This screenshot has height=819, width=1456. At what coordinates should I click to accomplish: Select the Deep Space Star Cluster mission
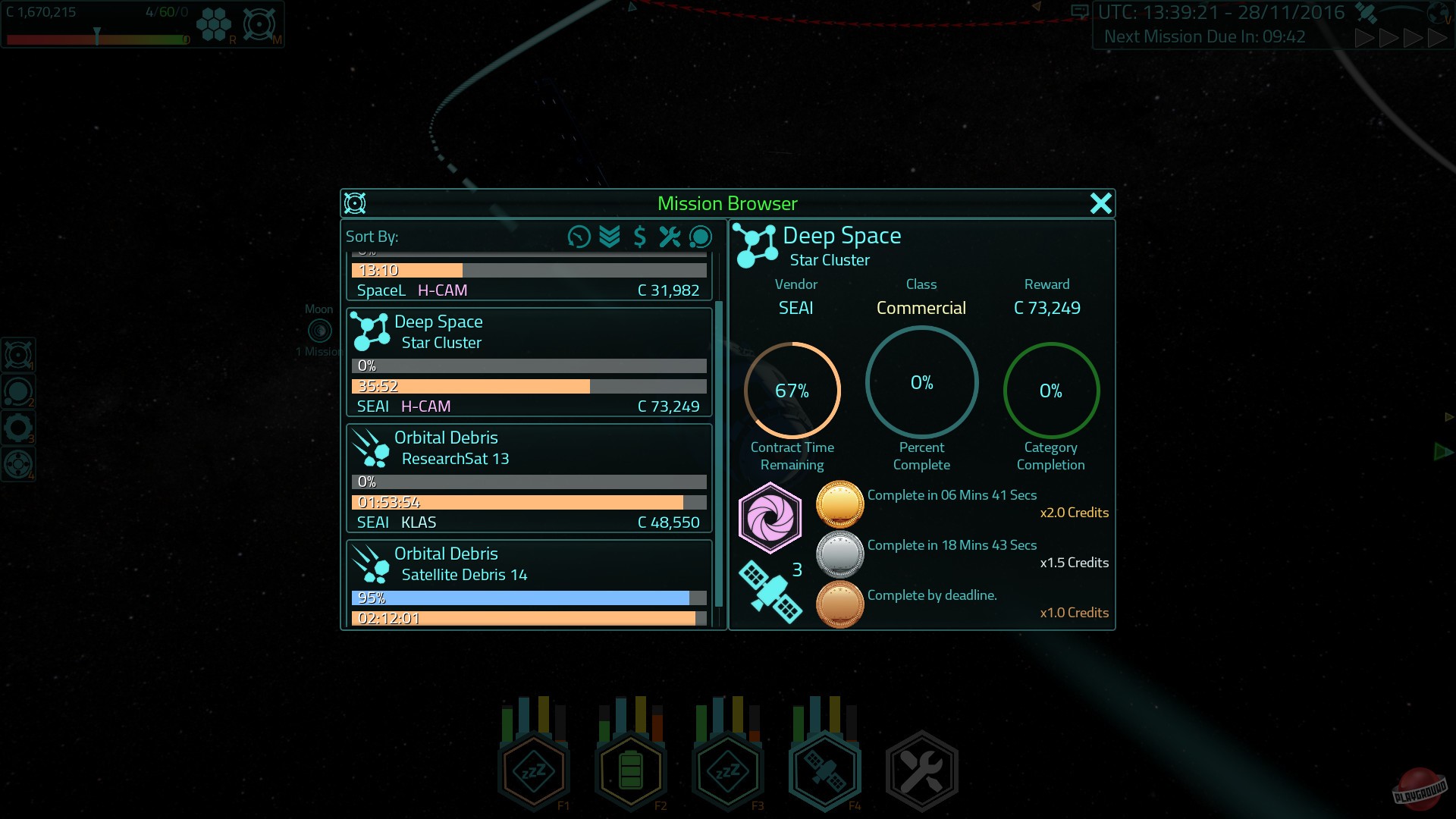[x=529, y=362]
